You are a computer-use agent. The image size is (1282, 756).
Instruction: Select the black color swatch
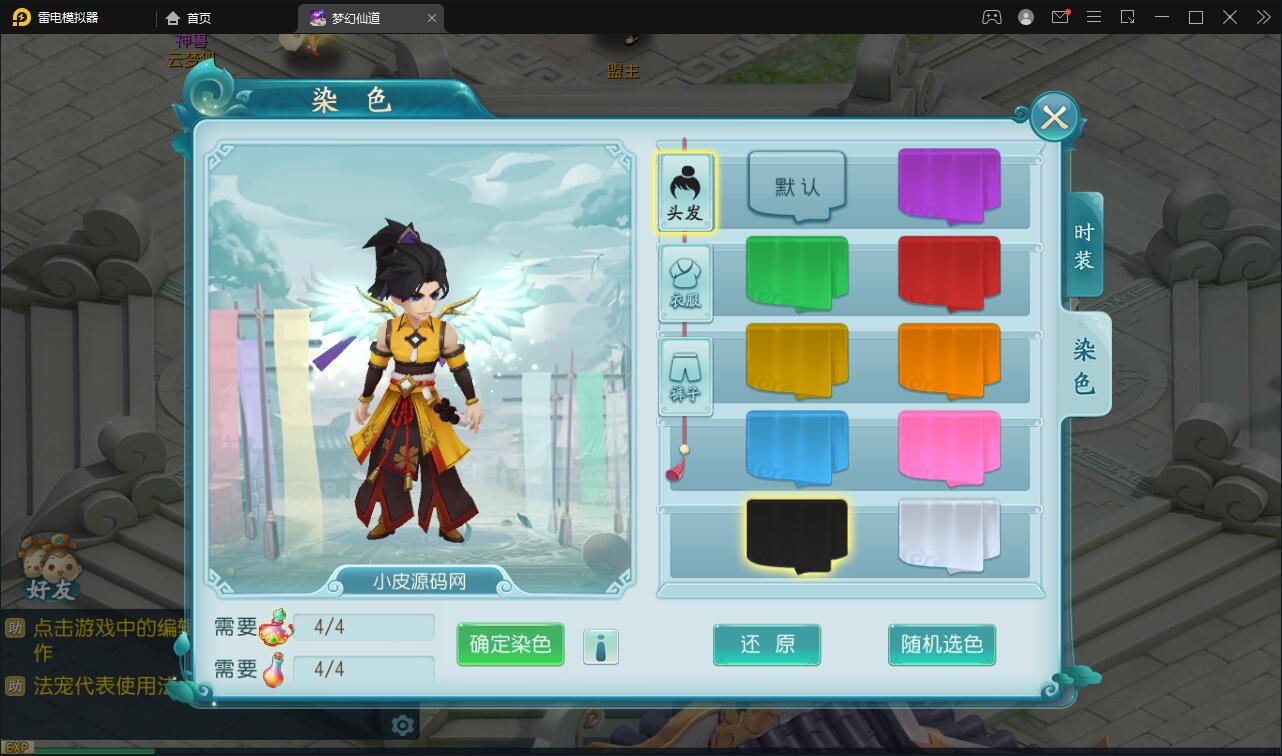796,535
